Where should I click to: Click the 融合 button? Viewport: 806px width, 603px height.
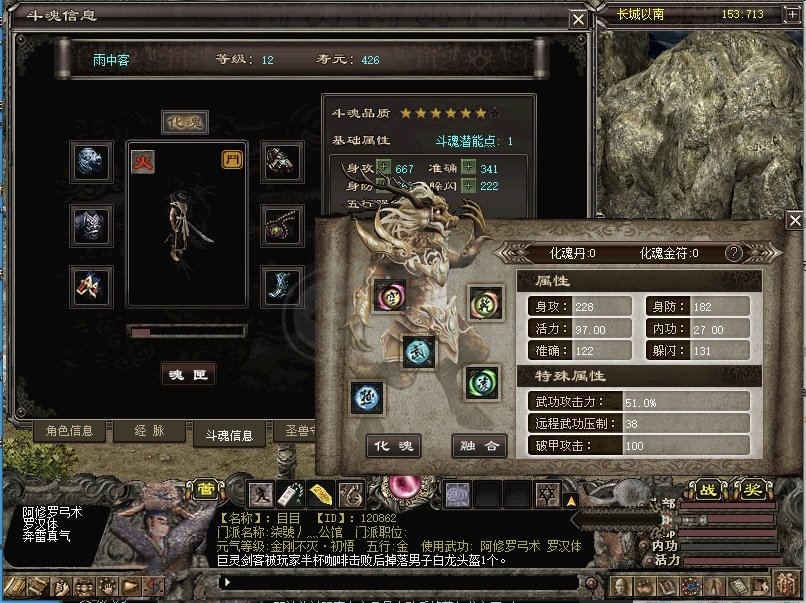[x=479, y=446]
